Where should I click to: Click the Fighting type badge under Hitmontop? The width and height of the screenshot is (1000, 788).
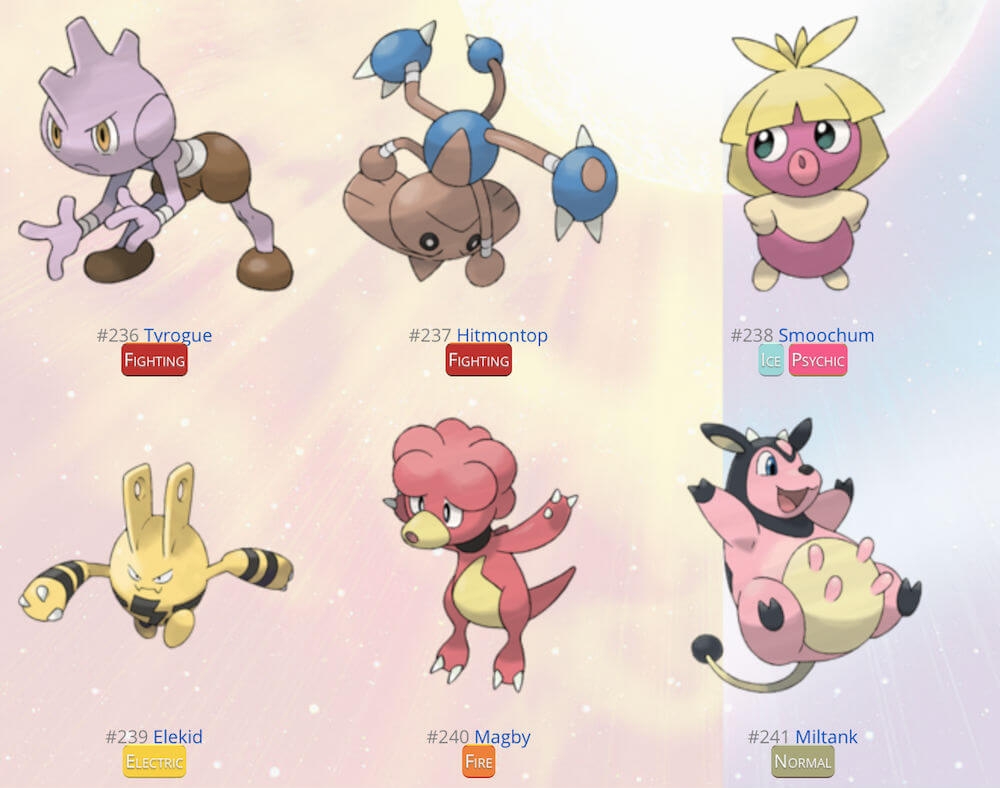(x=478, y=360)
